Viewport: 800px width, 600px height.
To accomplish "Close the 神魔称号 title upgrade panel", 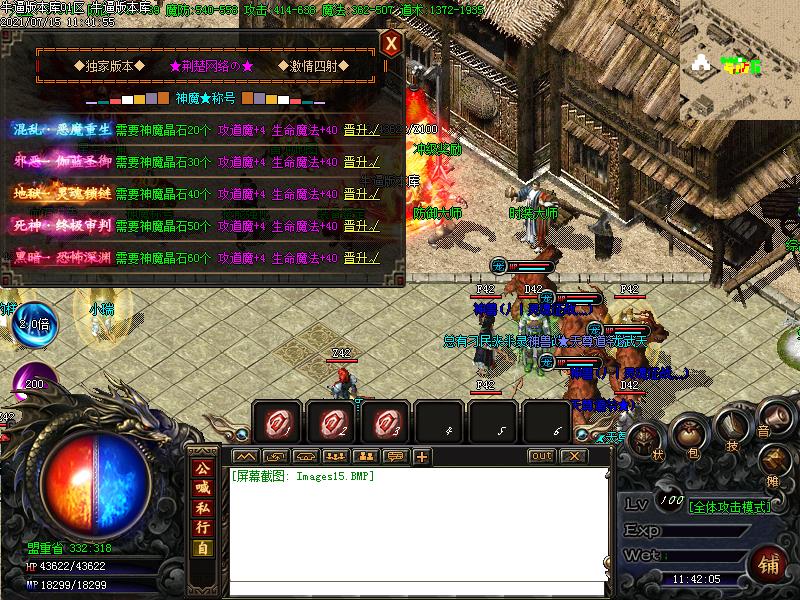I will [392, 43].
